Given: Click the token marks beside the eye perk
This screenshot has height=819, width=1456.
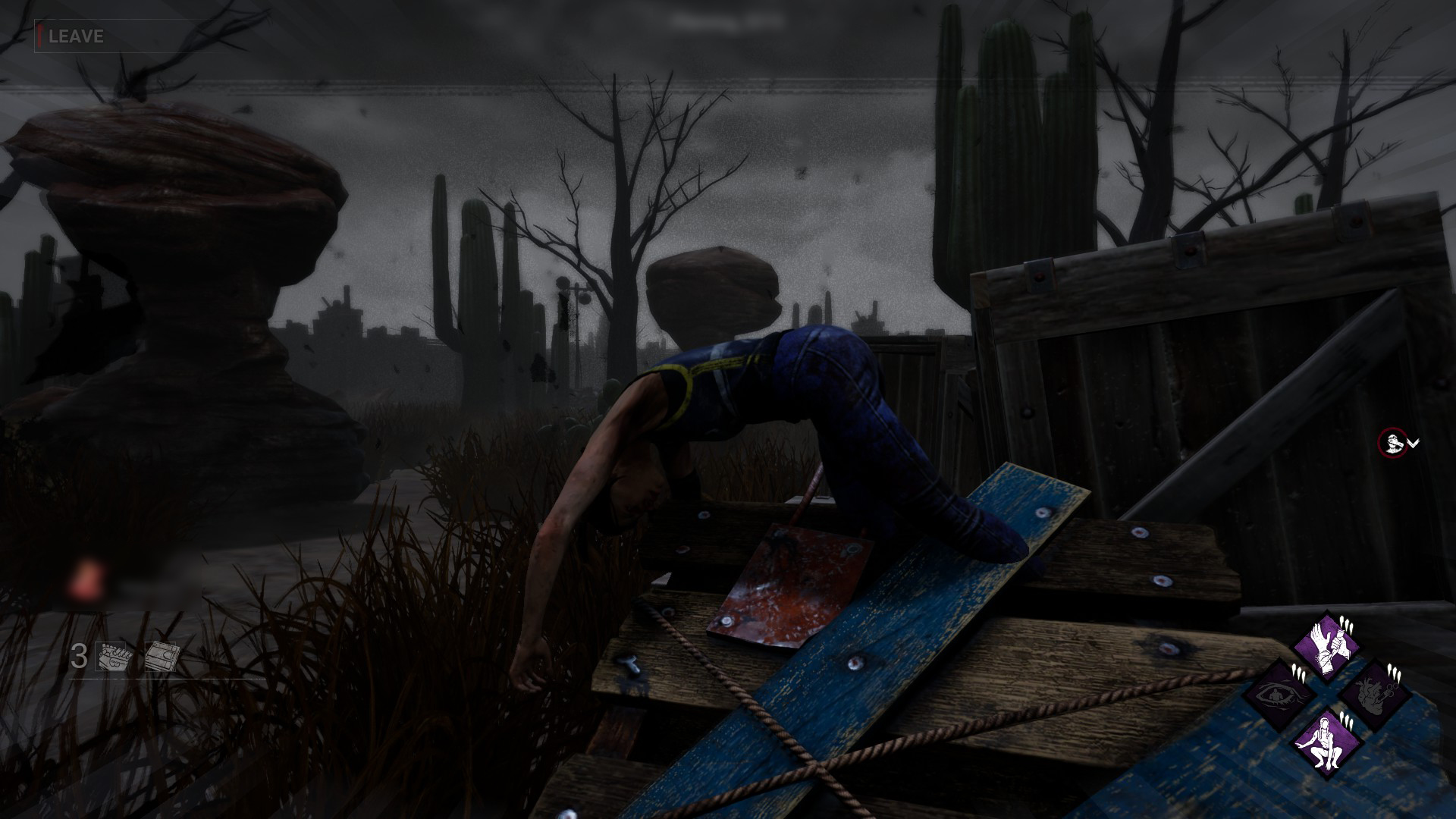Looking at the screenshot, I should (1297, 671).
